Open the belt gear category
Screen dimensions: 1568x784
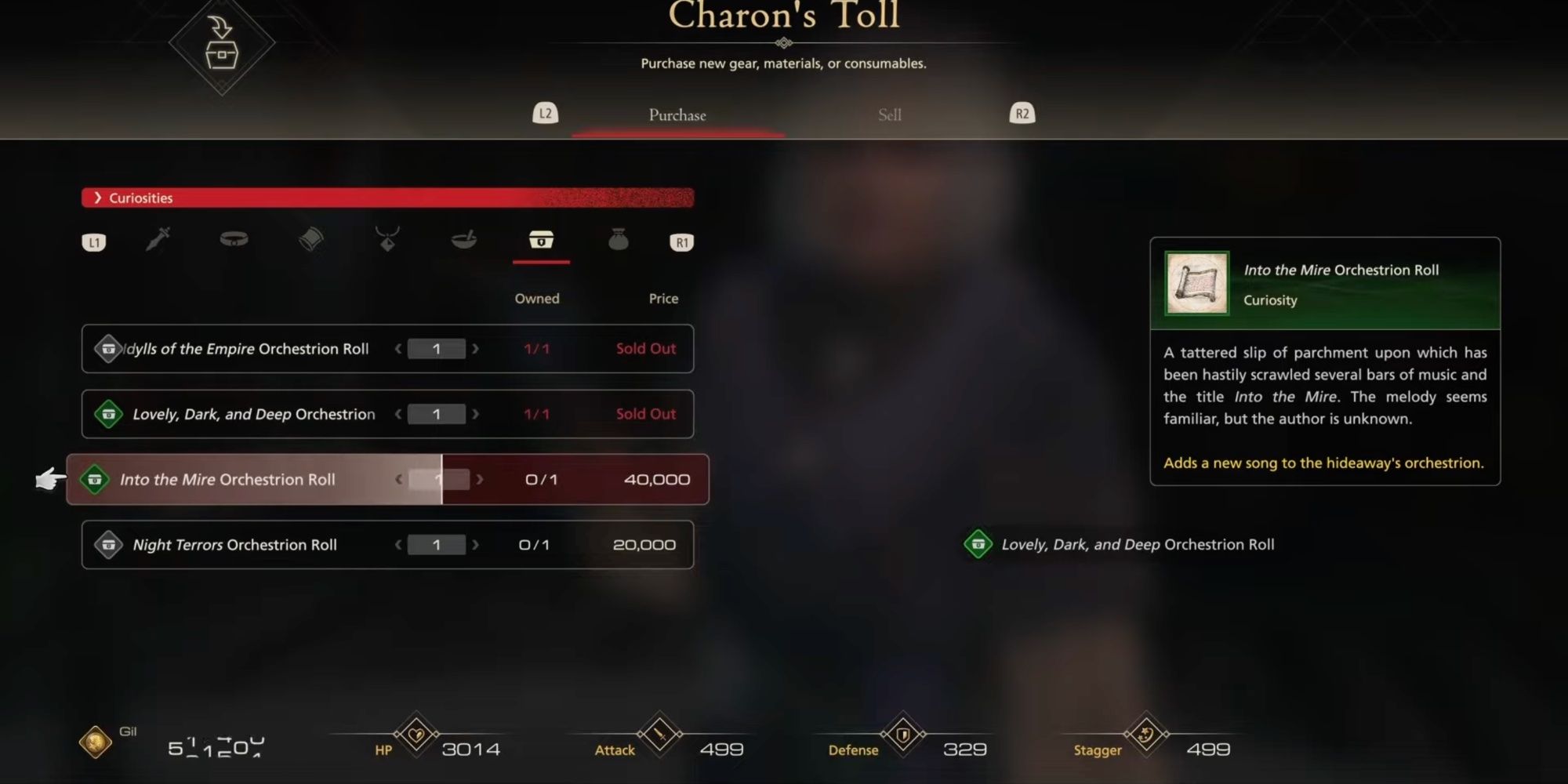(x=234, y=241)
